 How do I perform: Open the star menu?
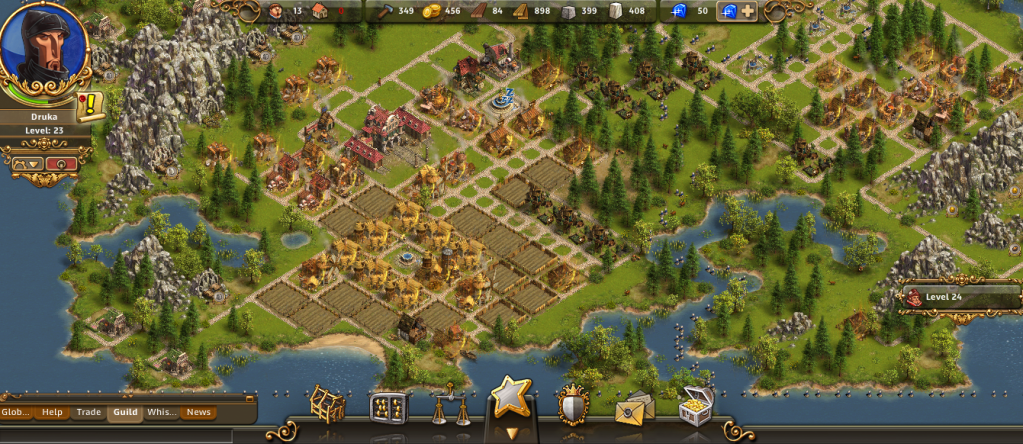510,400
